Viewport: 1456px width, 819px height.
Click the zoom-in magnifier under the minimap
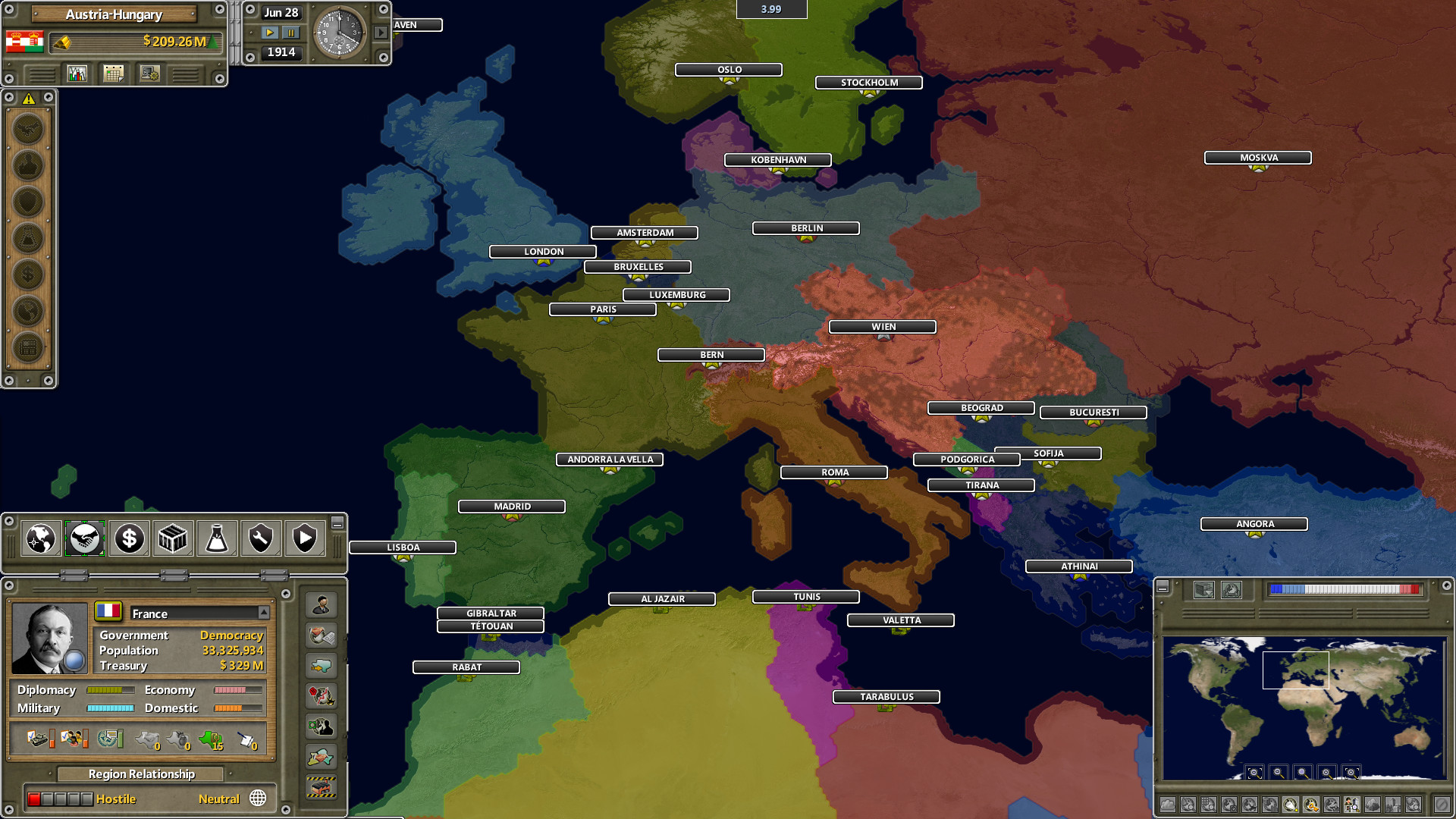point(1326,773)
